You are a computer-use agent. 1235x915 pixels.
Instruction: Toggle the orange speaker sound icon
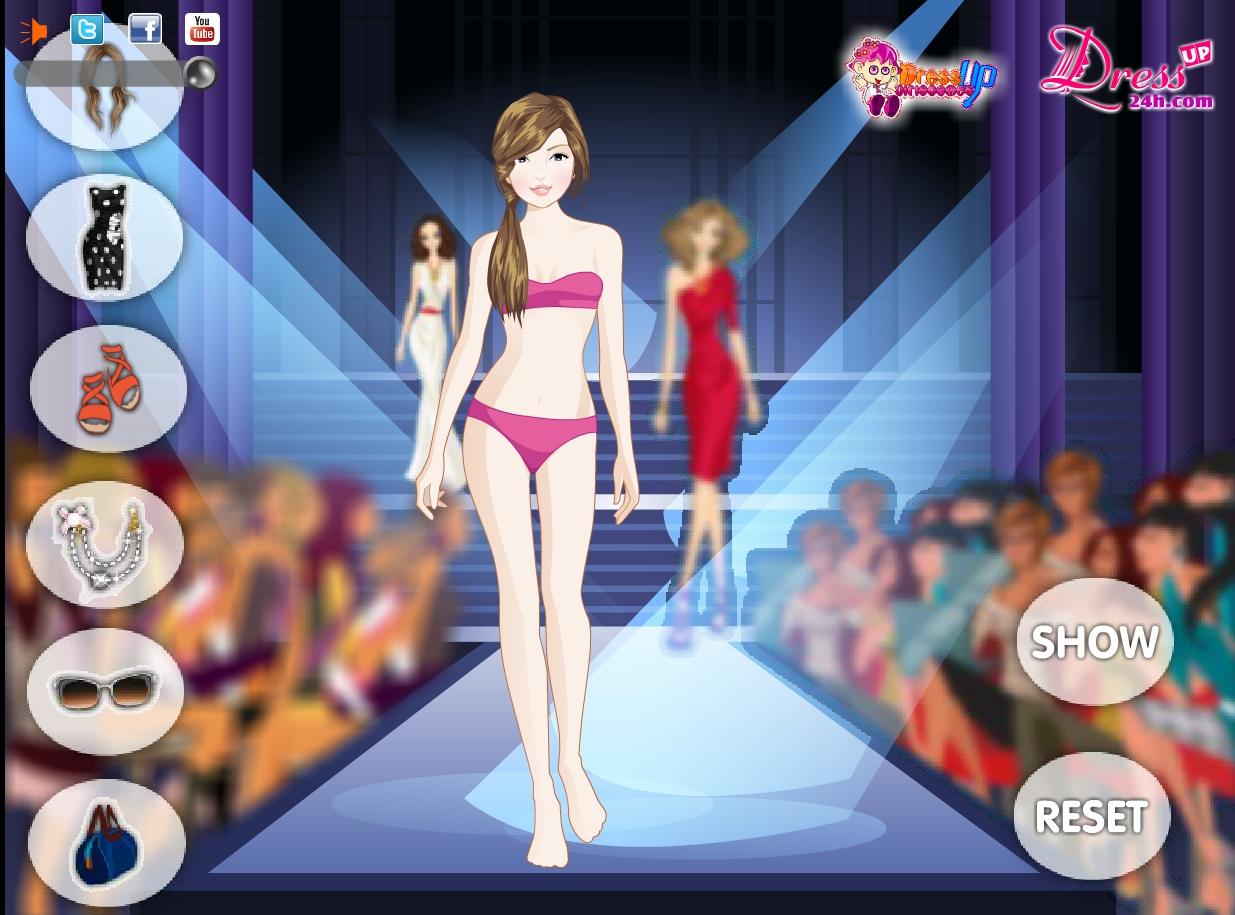[x=33, y=32]
